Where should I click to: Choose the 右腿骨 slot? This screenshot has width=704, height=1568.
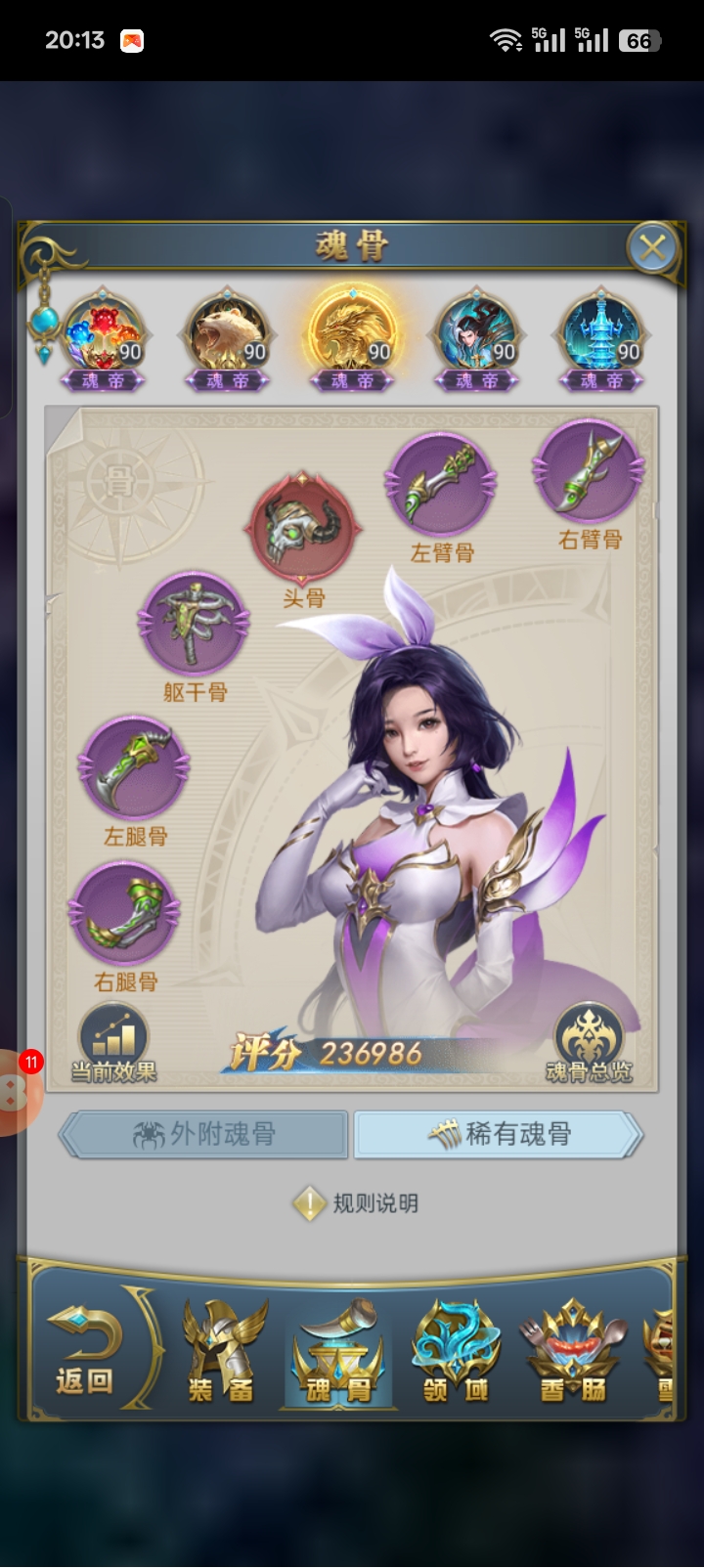point(124,915)
